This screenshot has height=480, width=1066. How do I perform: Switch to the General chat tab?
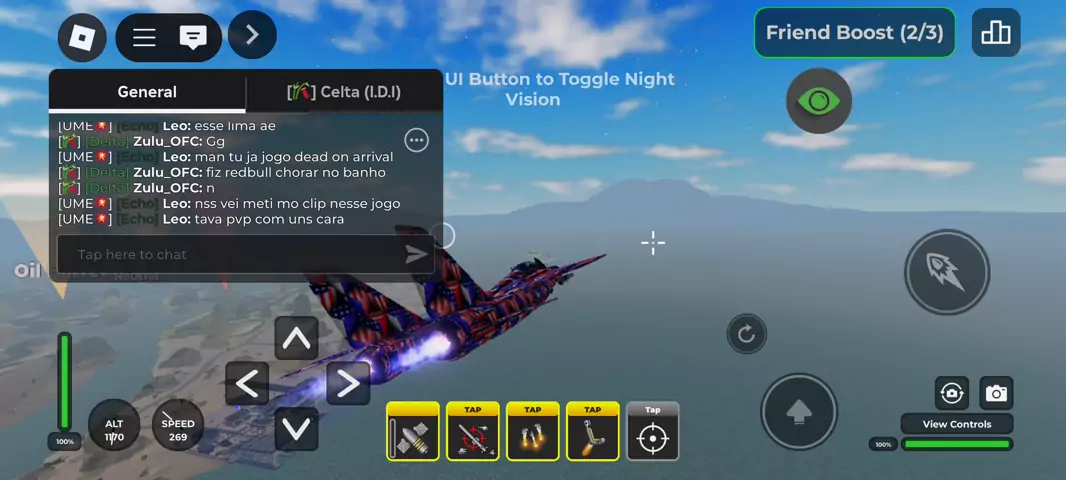147,92
